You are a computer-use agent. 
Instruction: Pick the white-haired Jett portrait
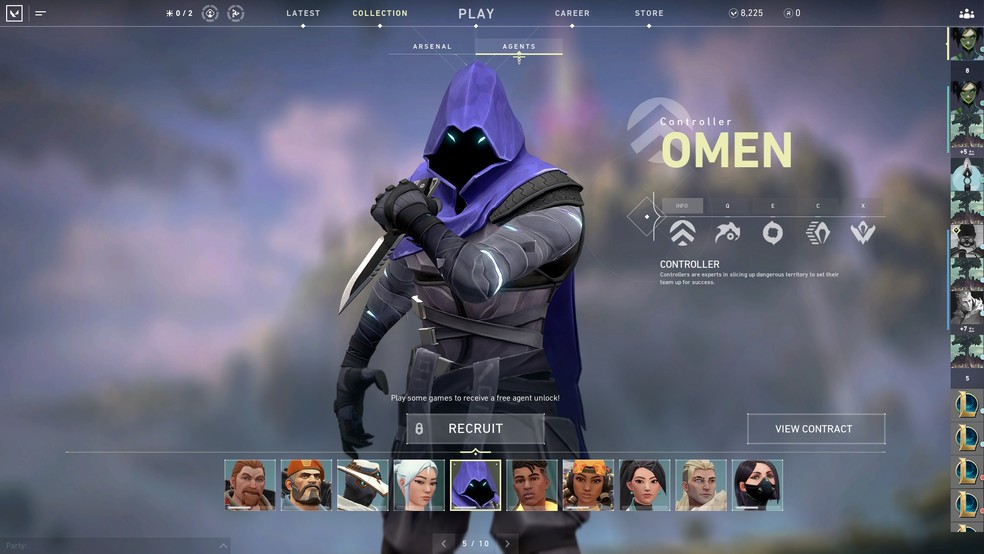419,485
